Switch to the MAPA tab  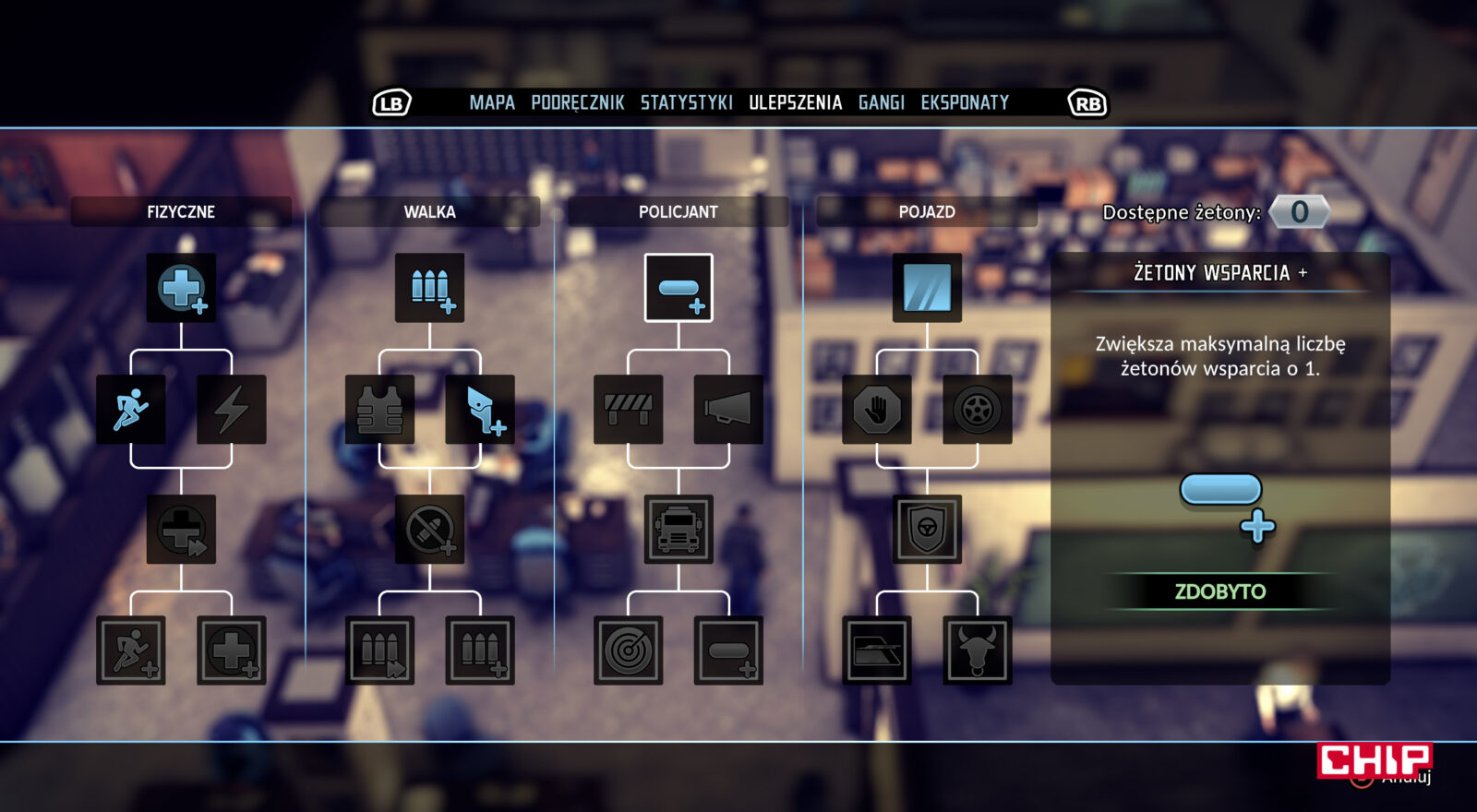[x=491, y=102]
